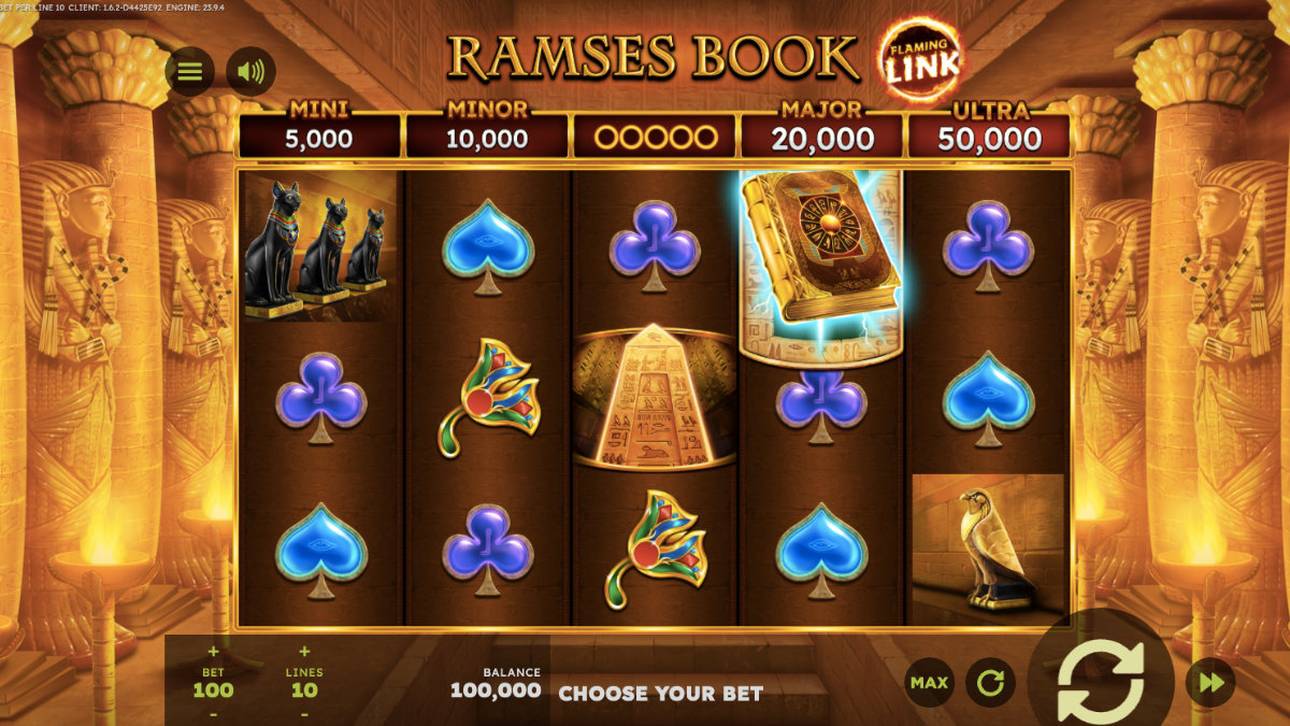Click the bet refresh icon beside MAX
The height and width of the screenshot is (726, 1290).
(x=991, y=681)
